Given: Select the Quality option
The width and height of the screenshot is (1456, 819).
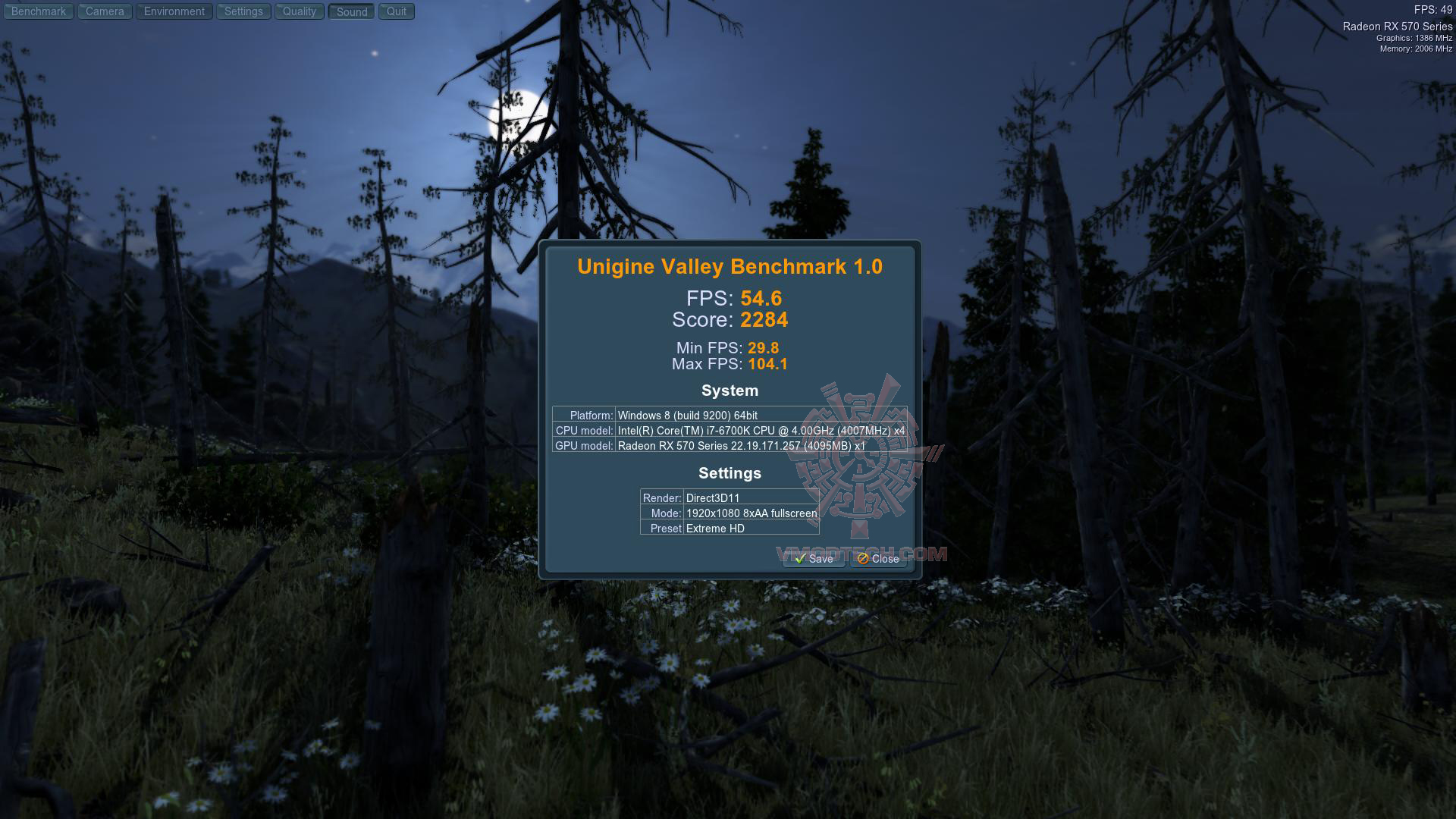Looking at the screenshot, I should click(300, 11).
